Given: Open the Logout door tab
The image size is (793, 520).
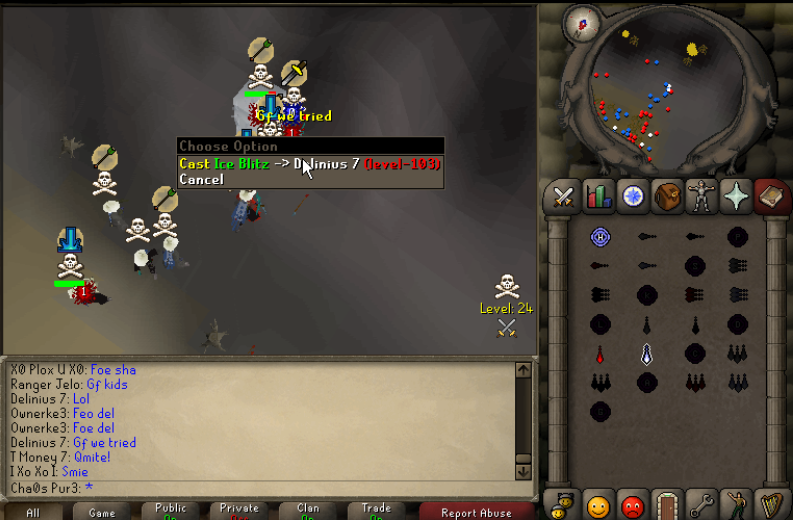Looking at the screenshot, I should pos(667,503).
